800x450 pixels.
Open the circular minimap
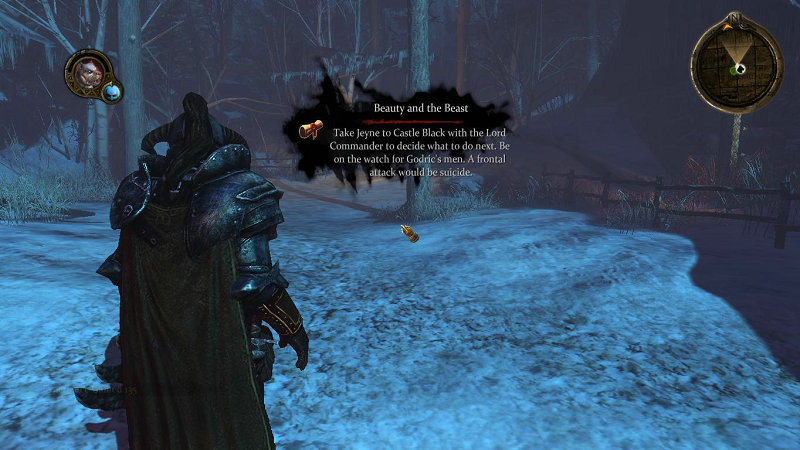(x=736, y=65)
